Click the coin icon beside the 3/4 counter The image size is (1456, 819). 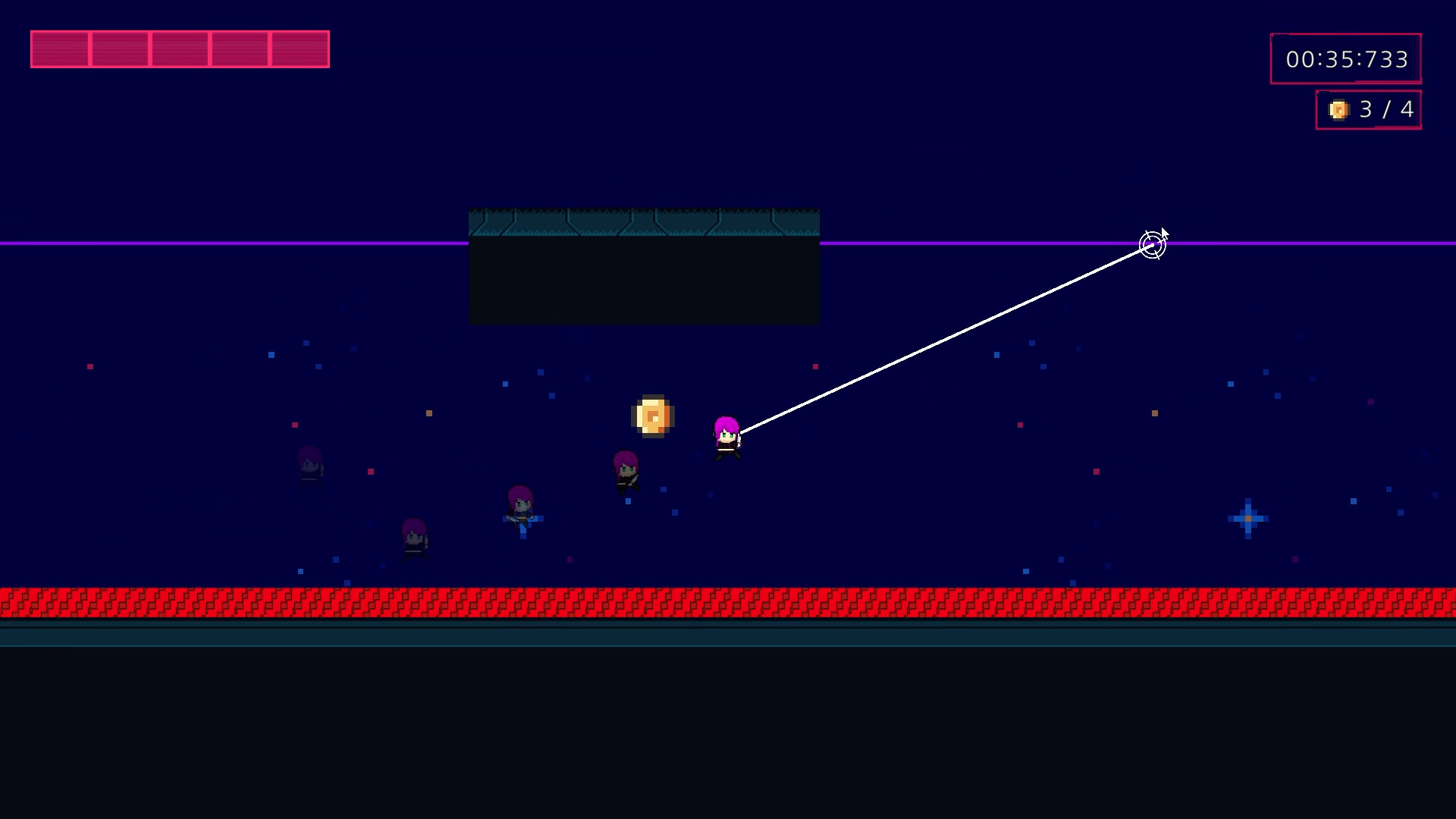[x=1338, y=110]
